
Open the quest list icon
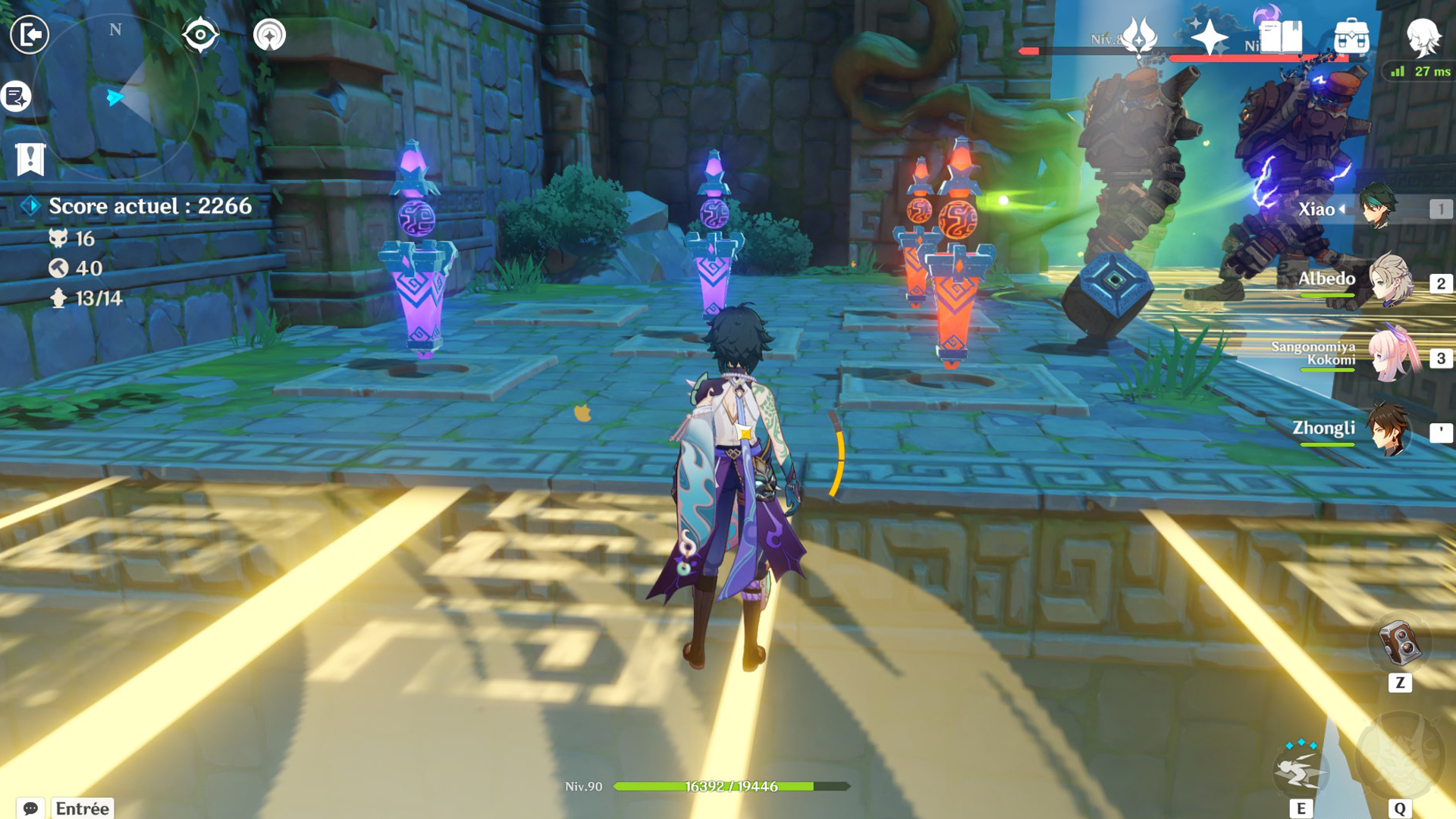(16, 96)
